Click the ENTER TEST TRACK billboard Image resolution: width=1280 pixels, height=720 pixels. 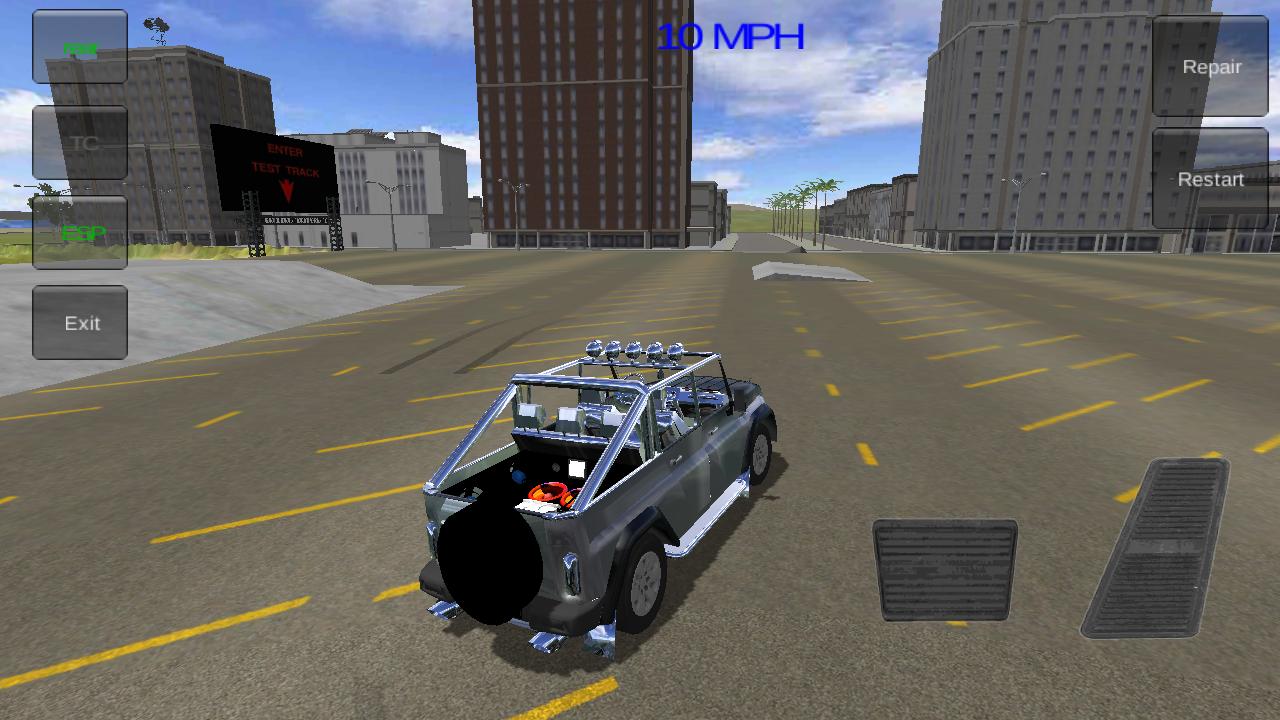(283, 170)
